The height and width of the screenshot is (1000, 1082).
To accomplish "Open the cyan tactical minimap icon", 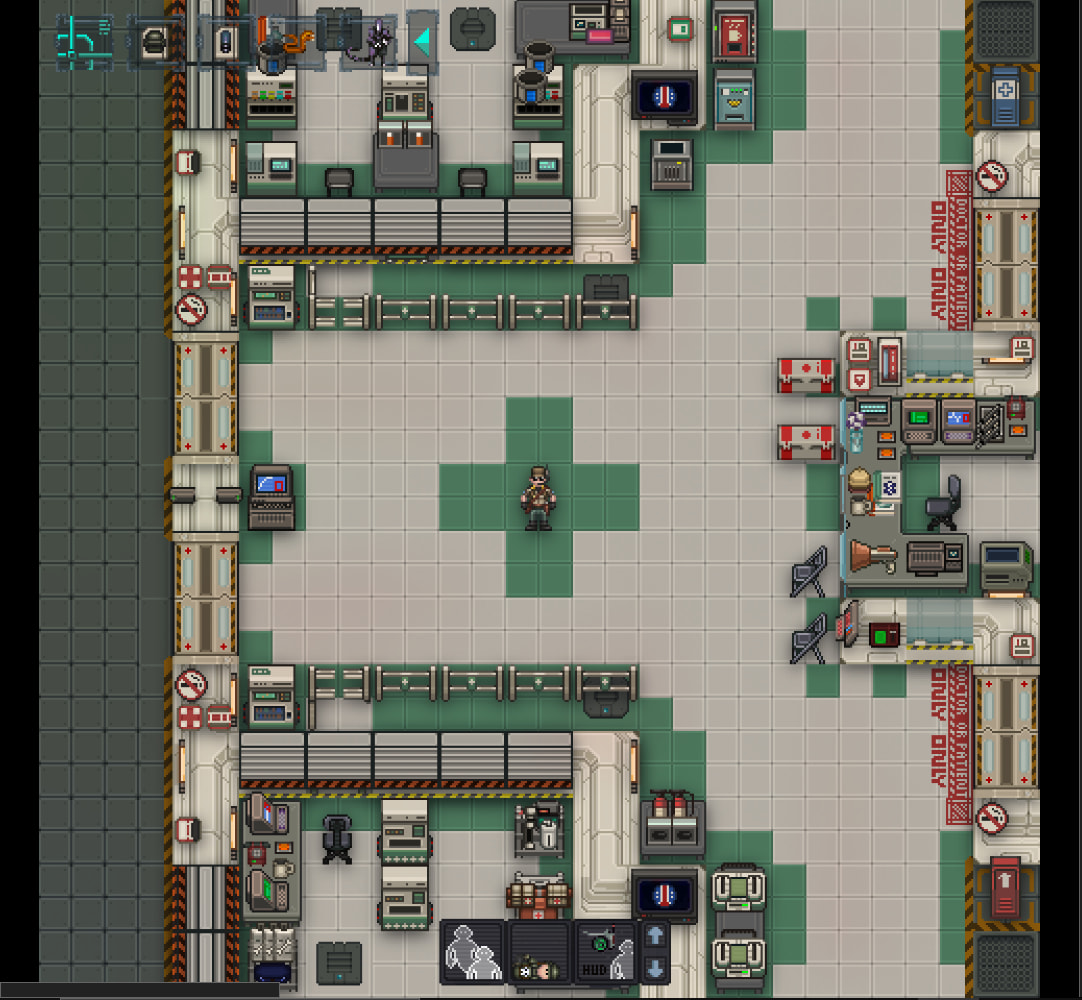I will click(84, 42).
